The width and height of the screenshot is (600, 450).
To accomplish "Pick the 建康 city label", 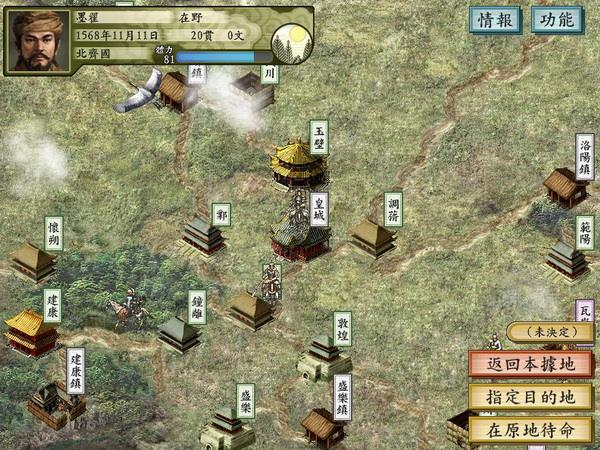I will (x=52, y=305).
